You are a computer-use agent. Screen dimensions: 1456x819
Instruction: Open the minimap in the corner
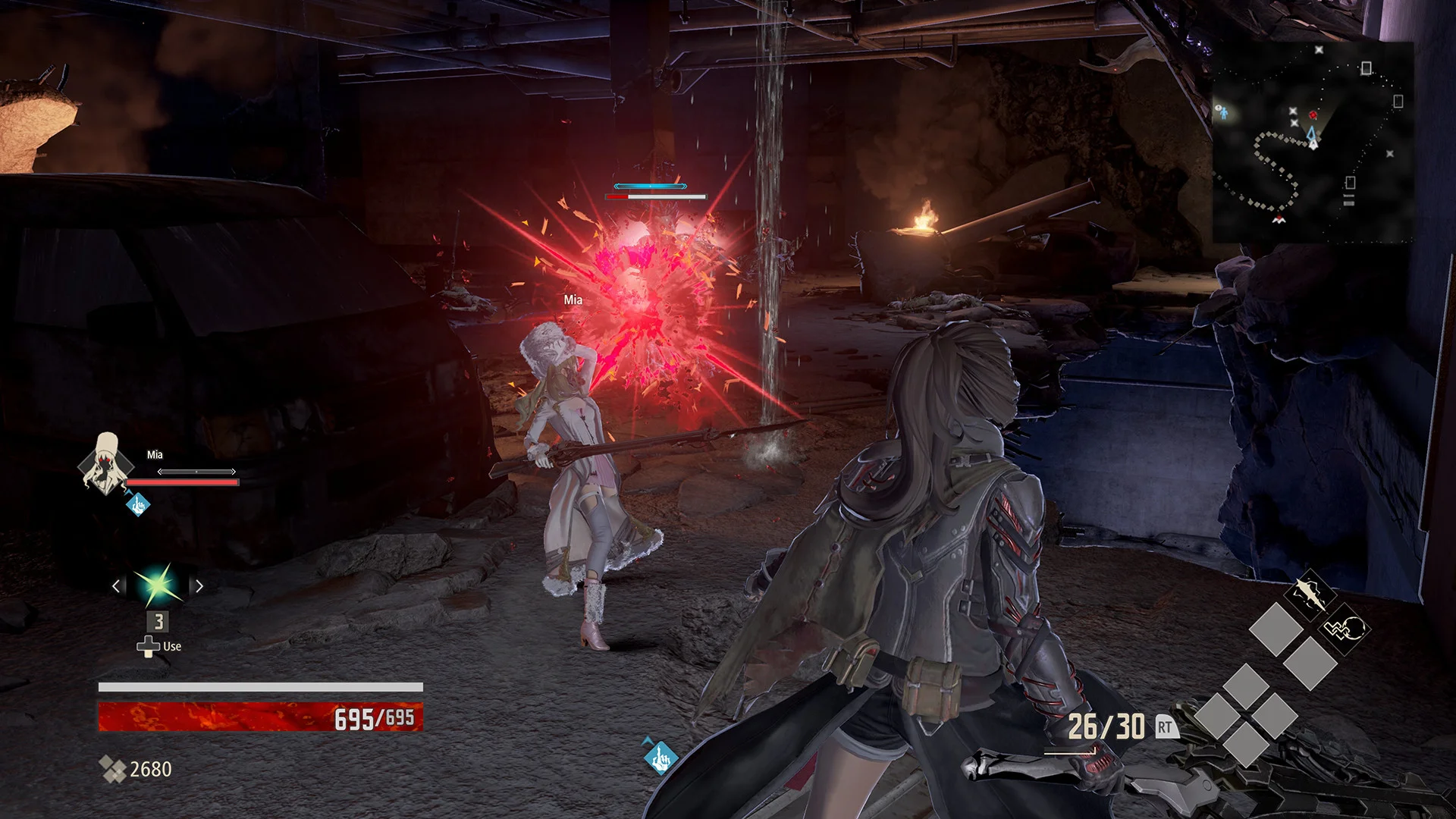click(x=1312, y=140)
